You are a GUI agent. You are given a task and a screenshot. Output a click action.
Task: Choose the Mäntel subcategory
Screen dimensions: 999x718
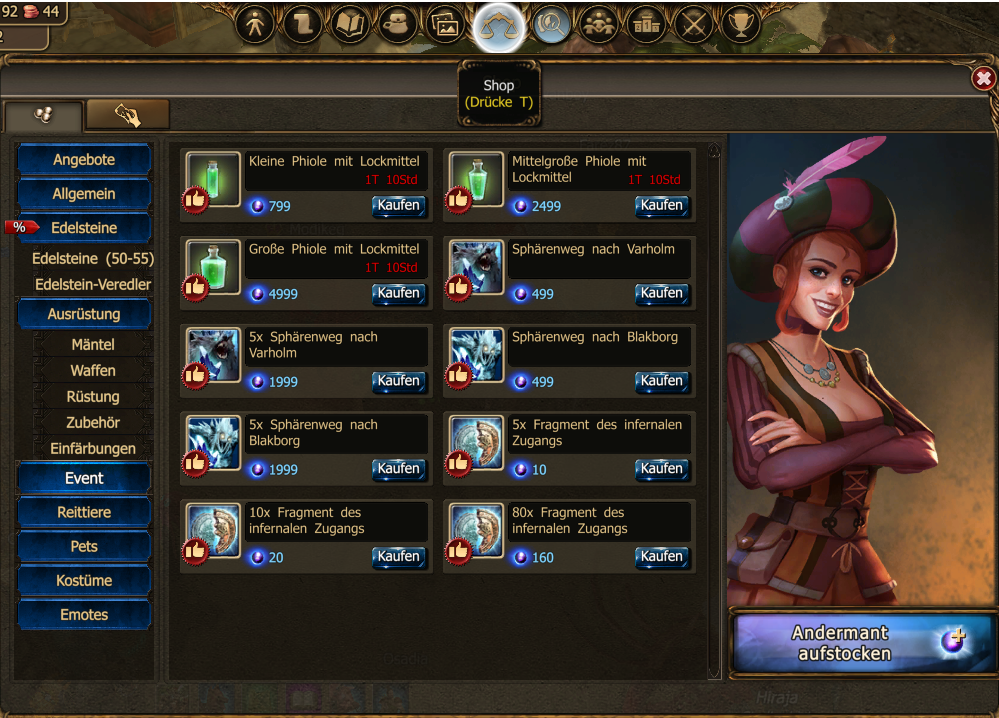pos(93,345)
